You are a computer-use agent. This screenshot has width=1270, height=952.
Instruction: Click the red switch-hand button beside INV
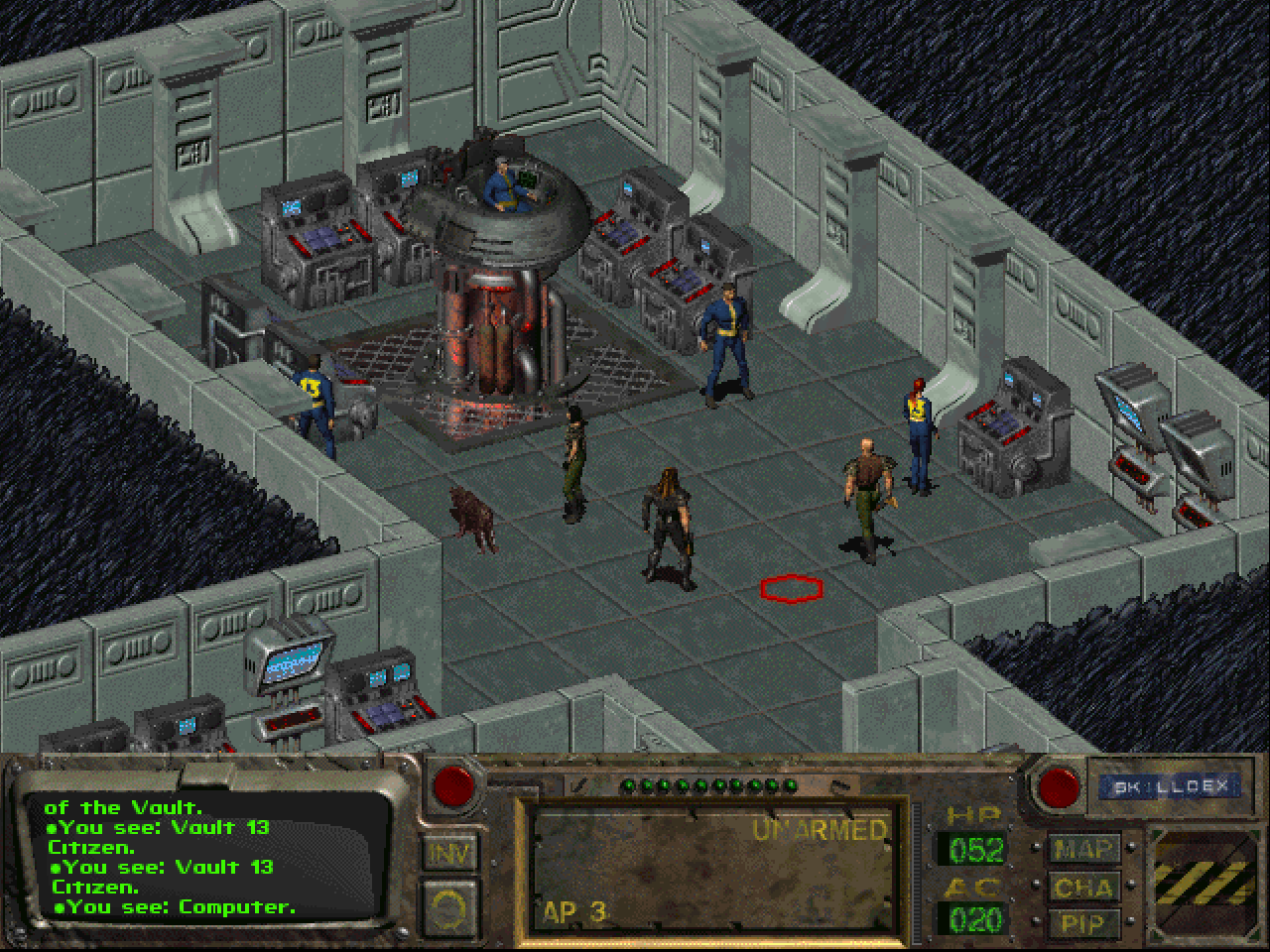click(454, 785)
